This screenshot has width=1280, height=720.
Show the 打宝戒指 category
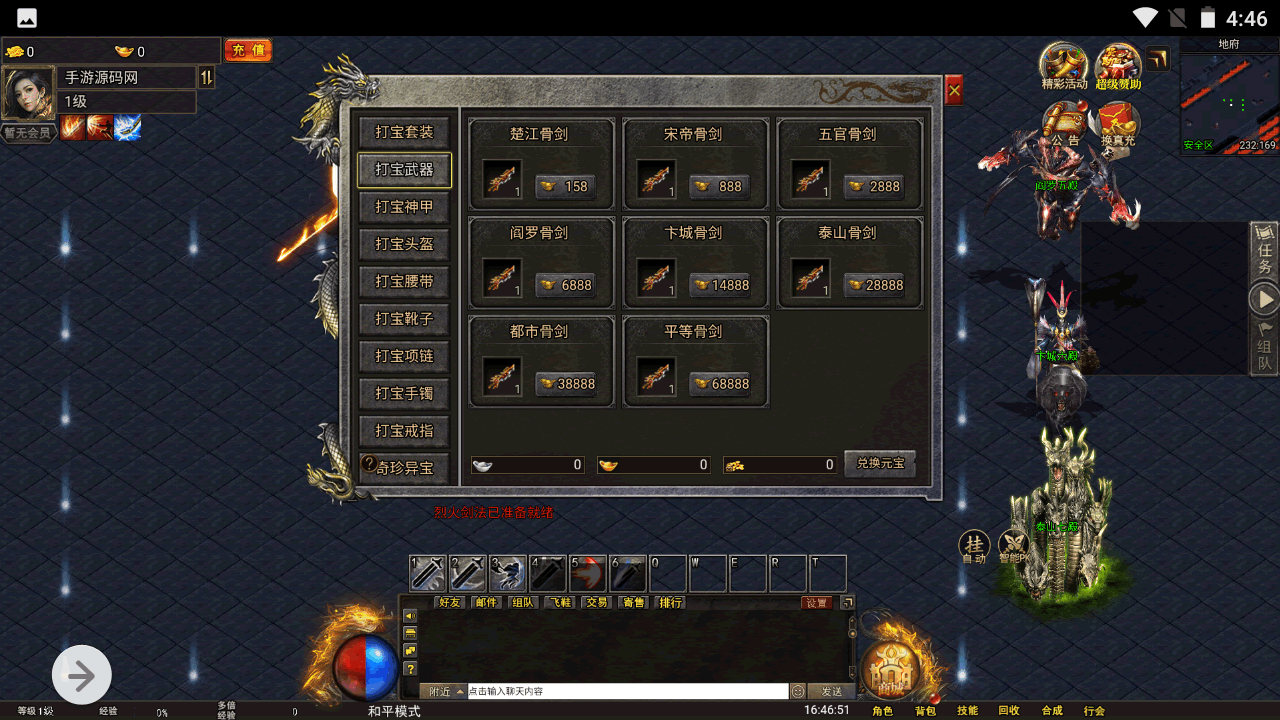[404, 430]
